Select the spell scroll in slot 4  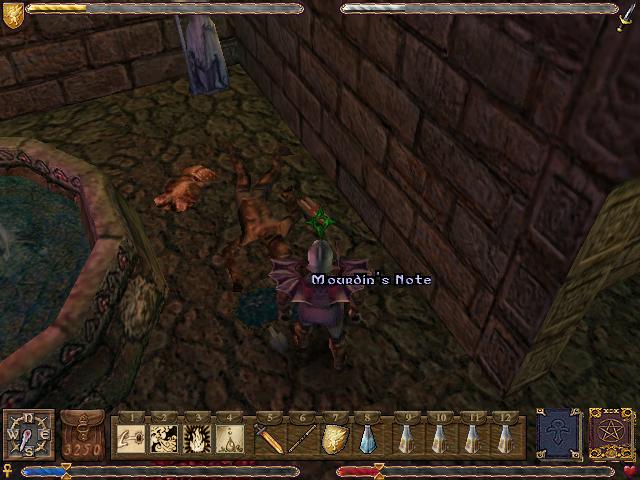tap(231, 438)
